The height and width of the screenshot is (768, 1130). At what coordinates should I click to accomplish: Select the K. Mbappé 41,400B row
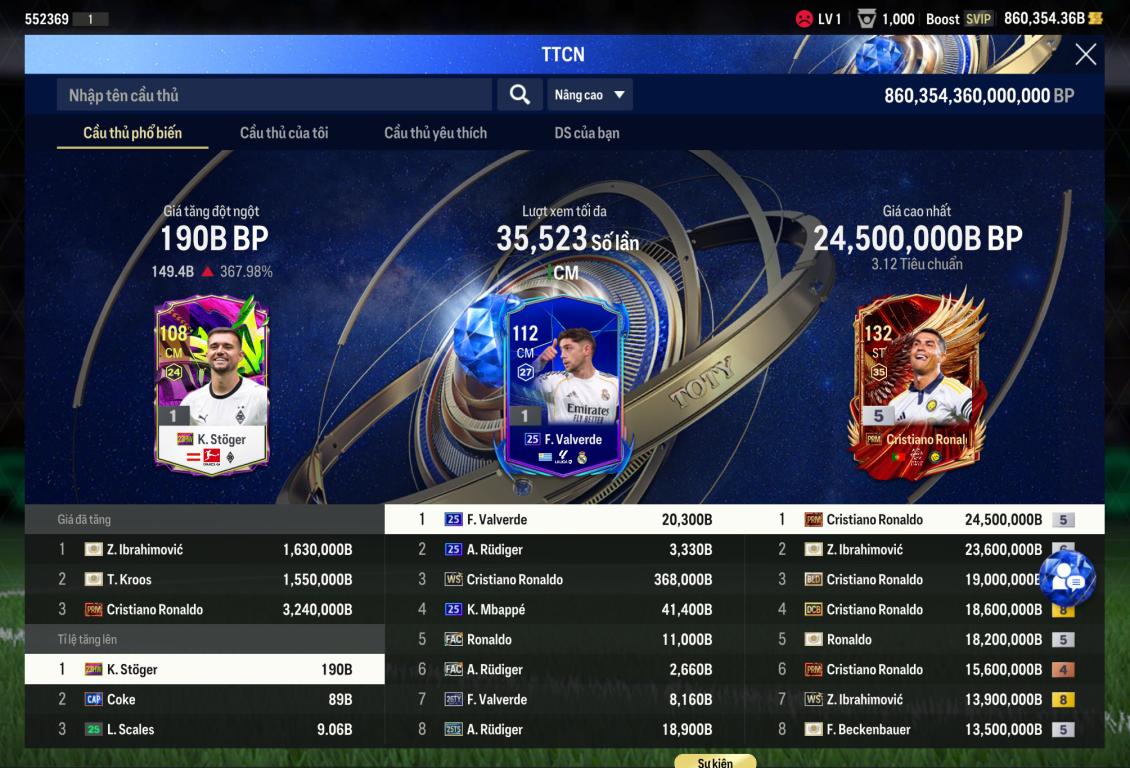pyautogui.click(x=565, y=609)
